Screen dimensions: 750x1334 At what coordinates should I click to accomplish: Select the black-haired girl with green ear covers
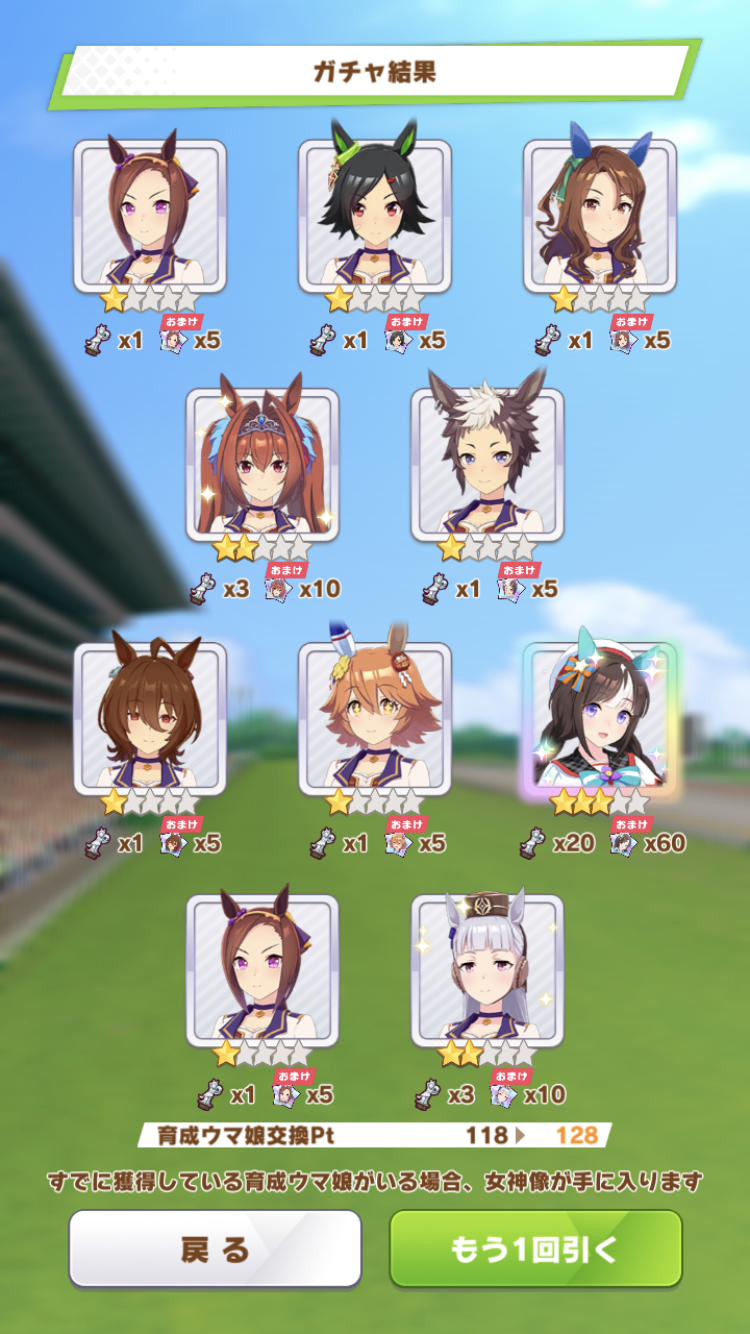point(375,215)
